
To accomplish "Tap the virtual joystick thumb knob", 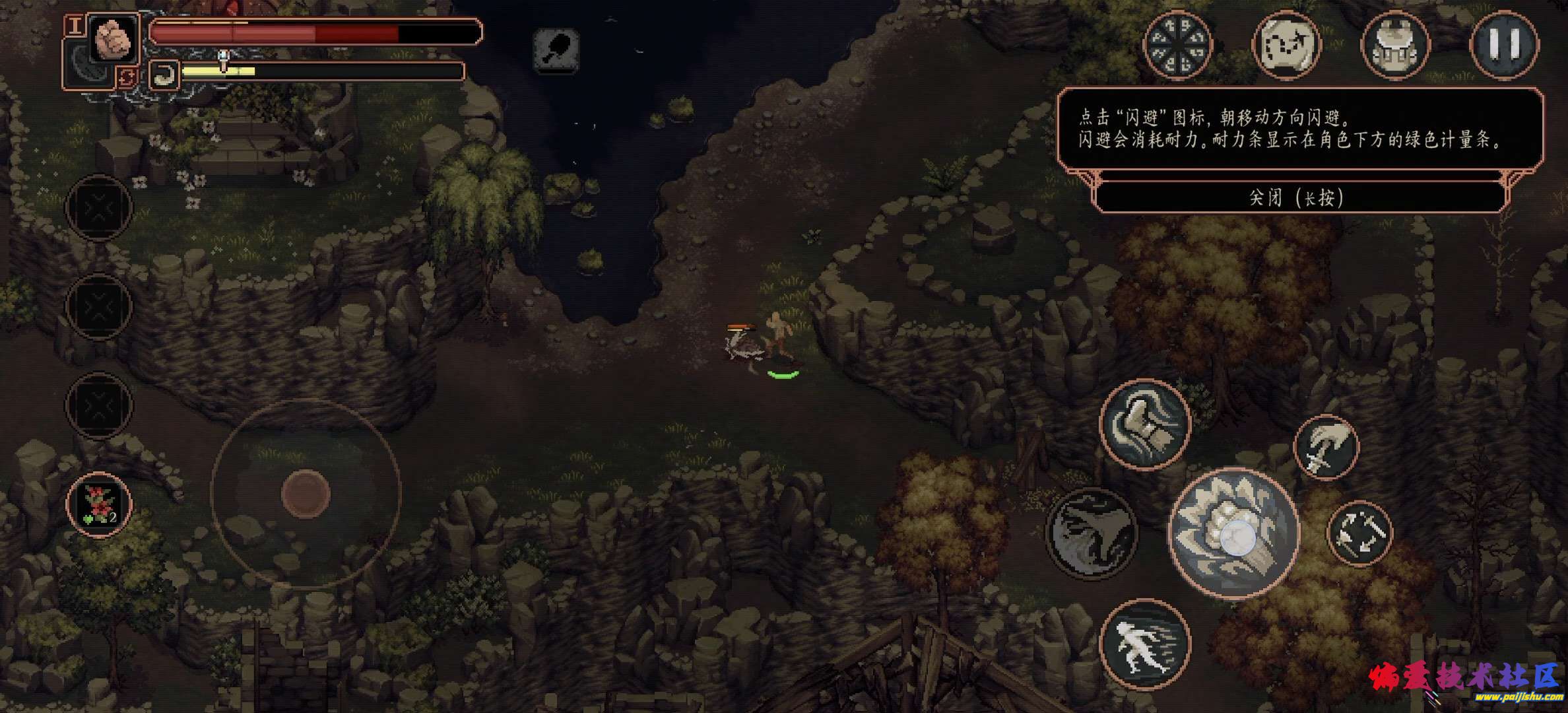I will click(305, 492).
